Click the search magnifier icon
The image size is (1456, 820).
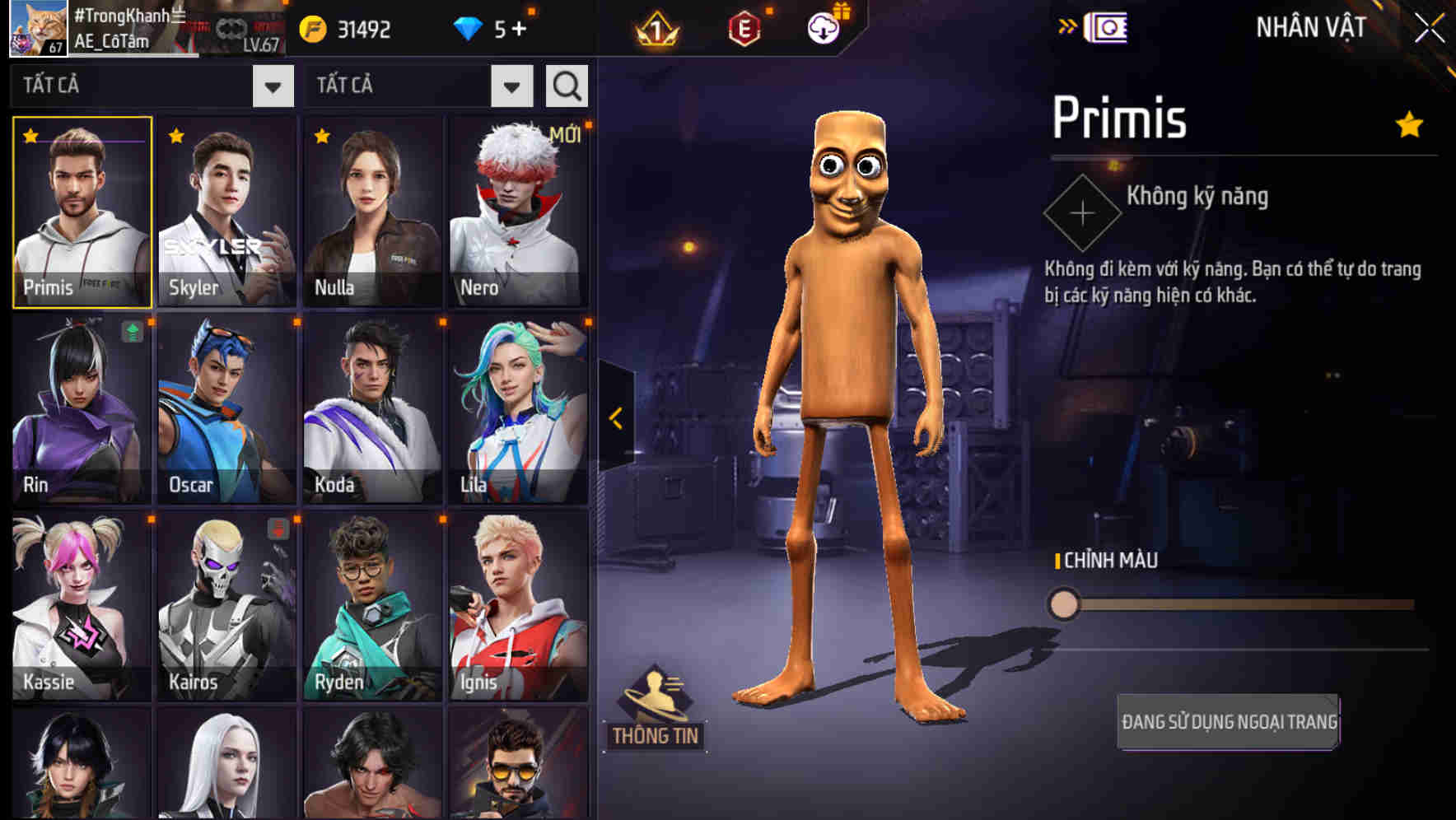point(566,85)
